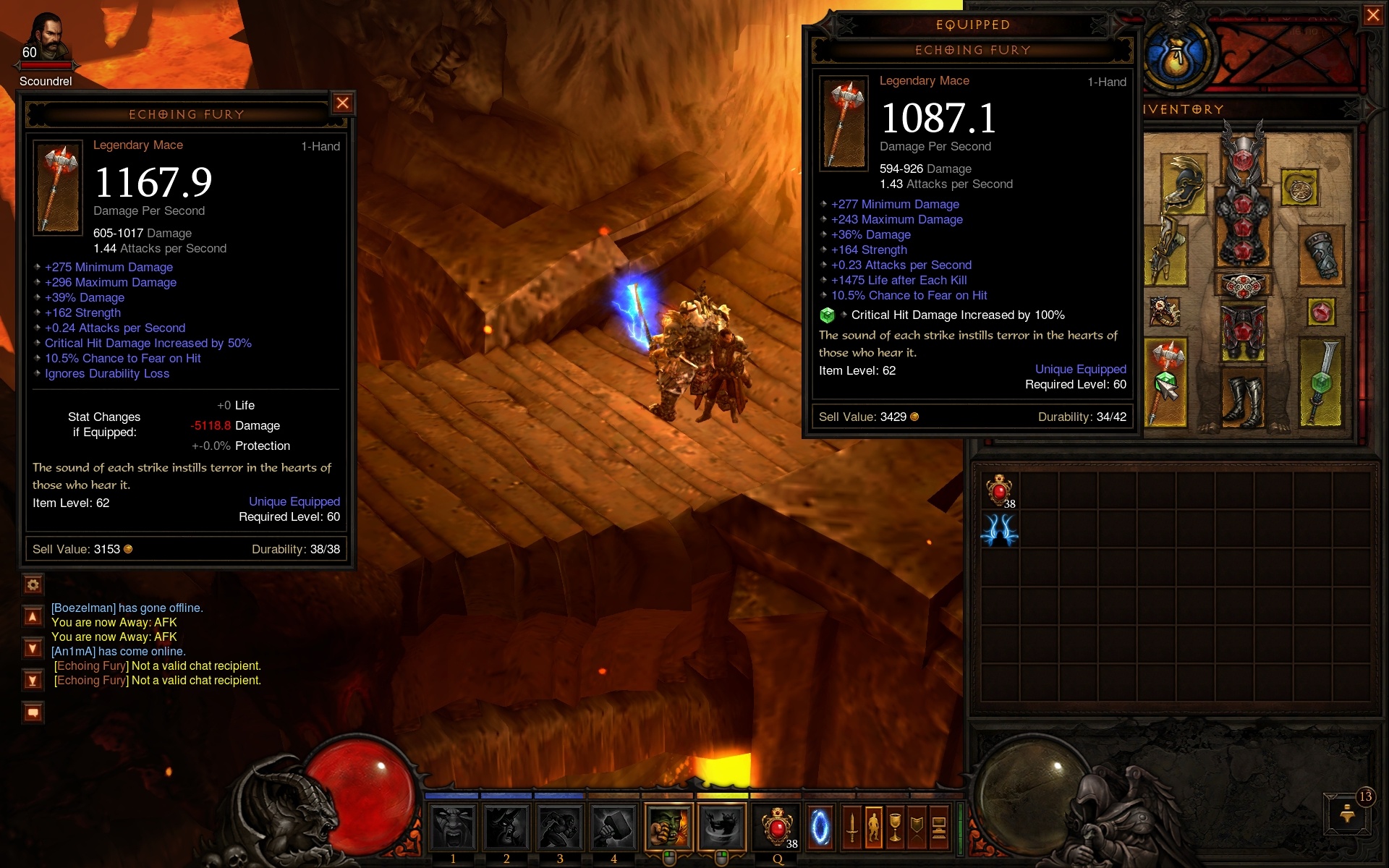Jump to bottom of chat log

[x=33, y=680]
